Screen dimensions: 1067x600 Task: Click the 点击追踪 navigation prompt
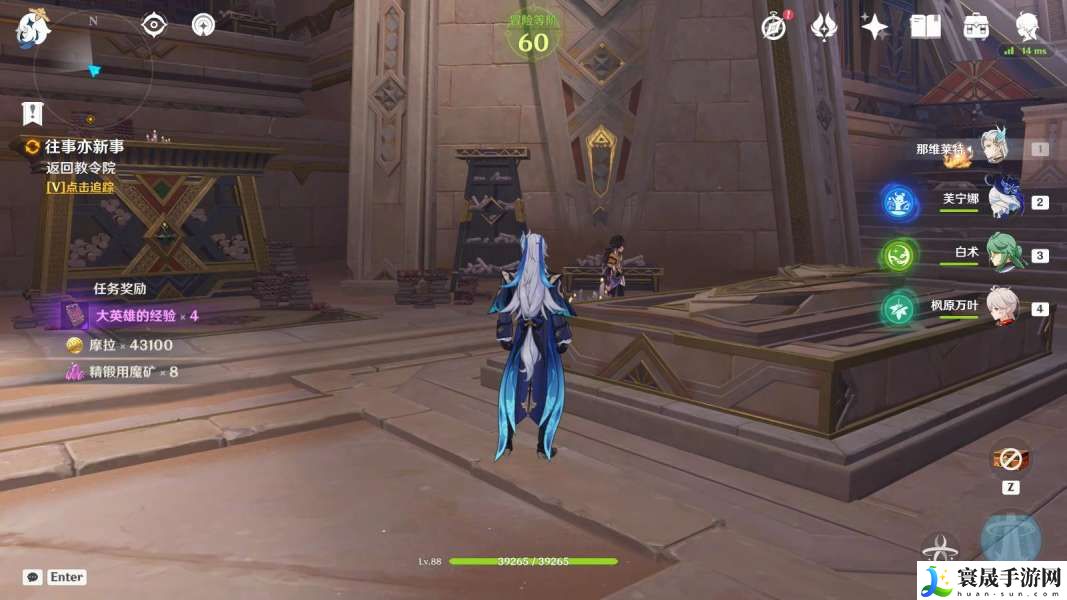(80, 186)
